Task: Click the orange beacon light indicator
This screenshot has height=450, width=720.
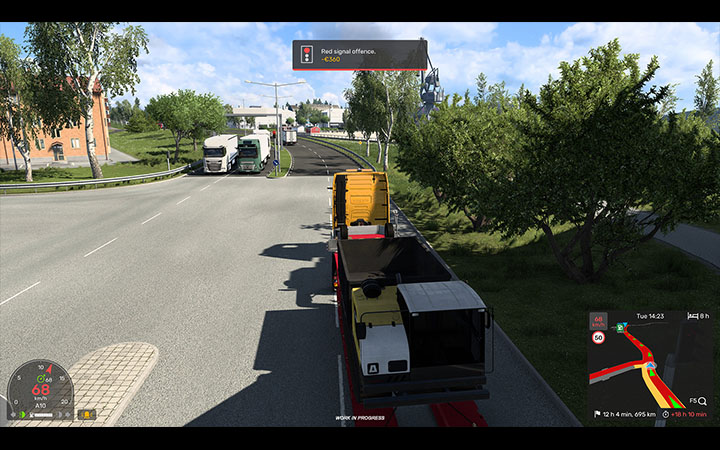Action: pos(88,414)
